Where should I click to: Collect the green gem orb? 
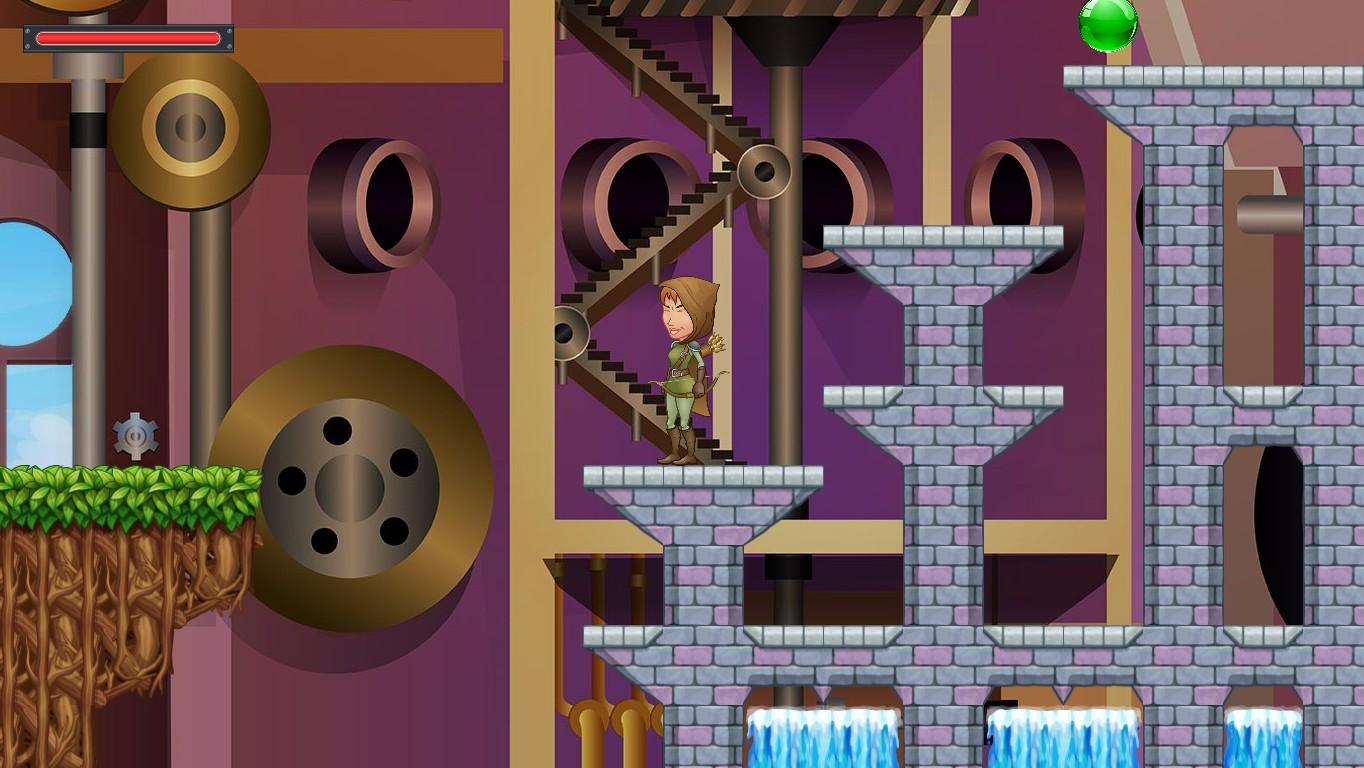pyautogui.click(x=1109, y=24)
